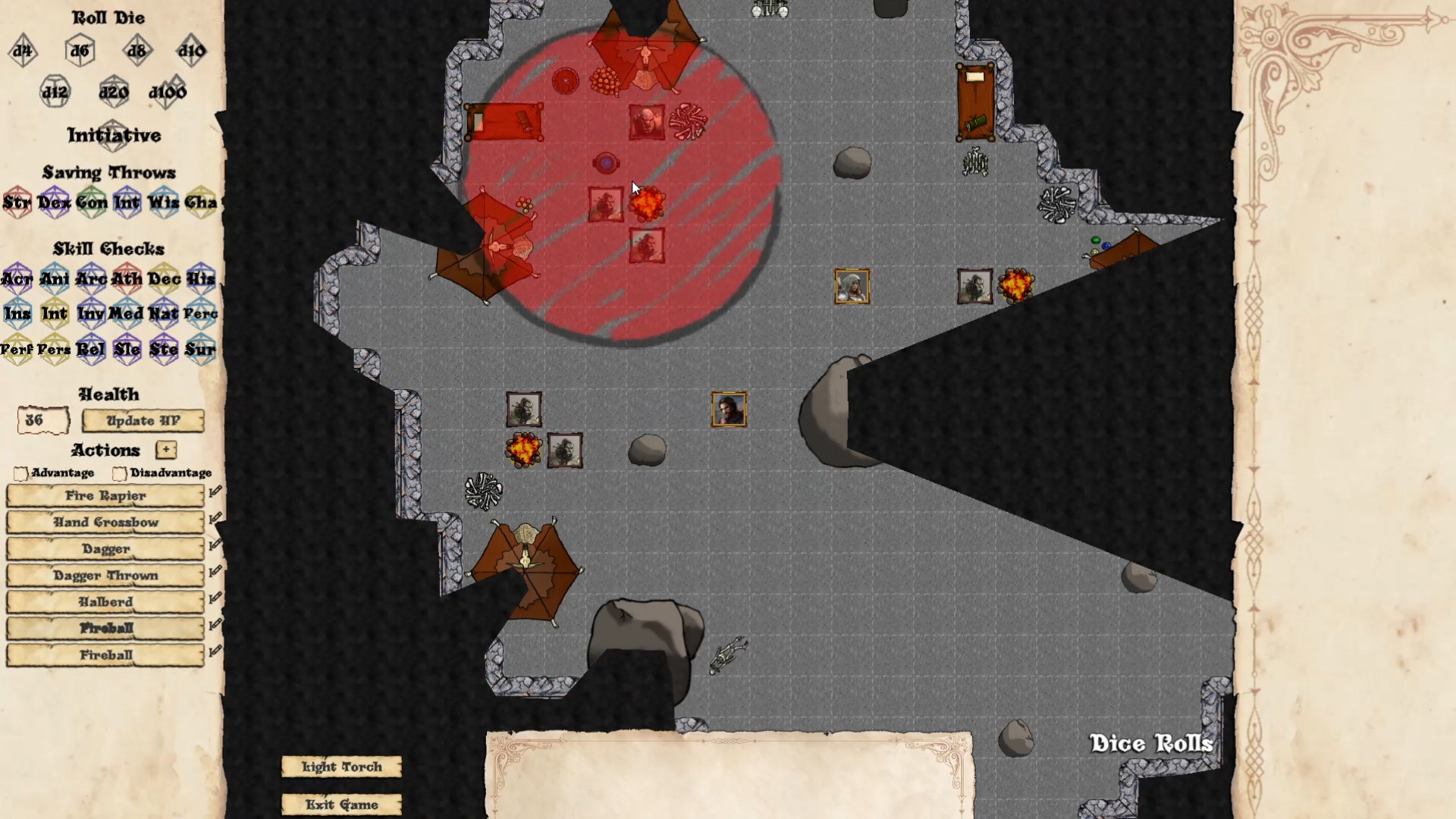1456x819 pixels.
Task: Roll the d100 die
Action: tap(168, 91)
